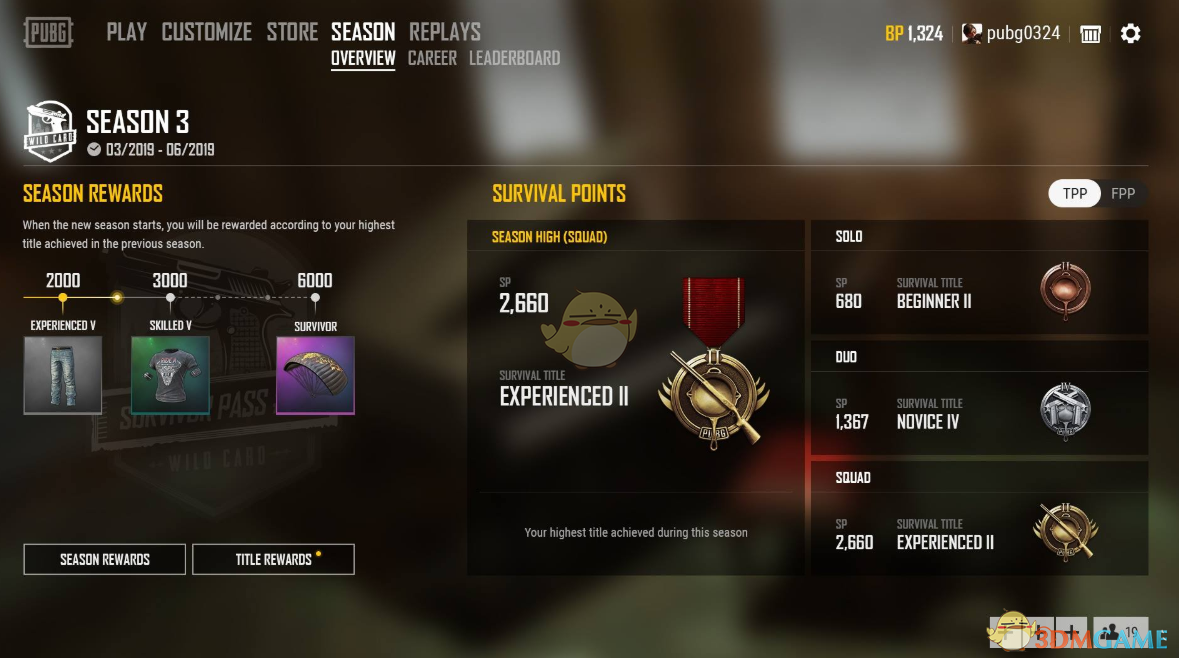
Task: Open the Store menu
Action: pyautogui.click(x=292, y=32)
